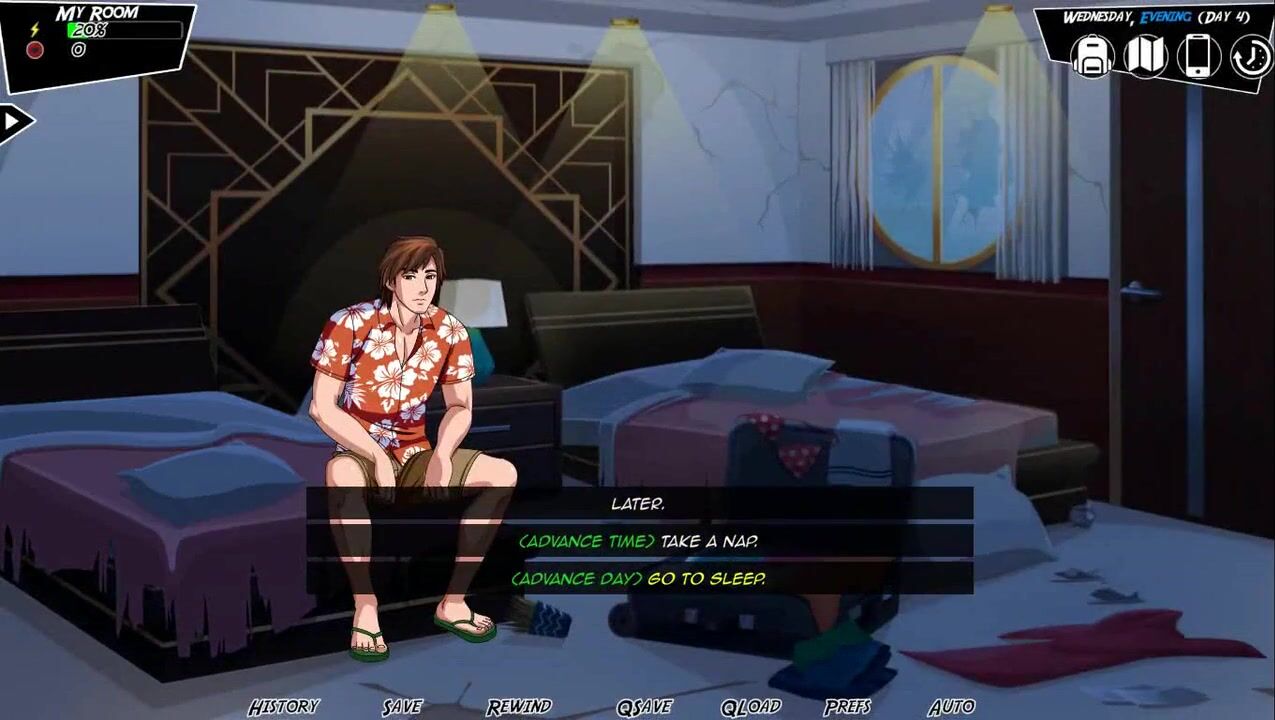Open the map icon
Viewport: 1275px width, 720px height.
click(x=1146, y=56)
